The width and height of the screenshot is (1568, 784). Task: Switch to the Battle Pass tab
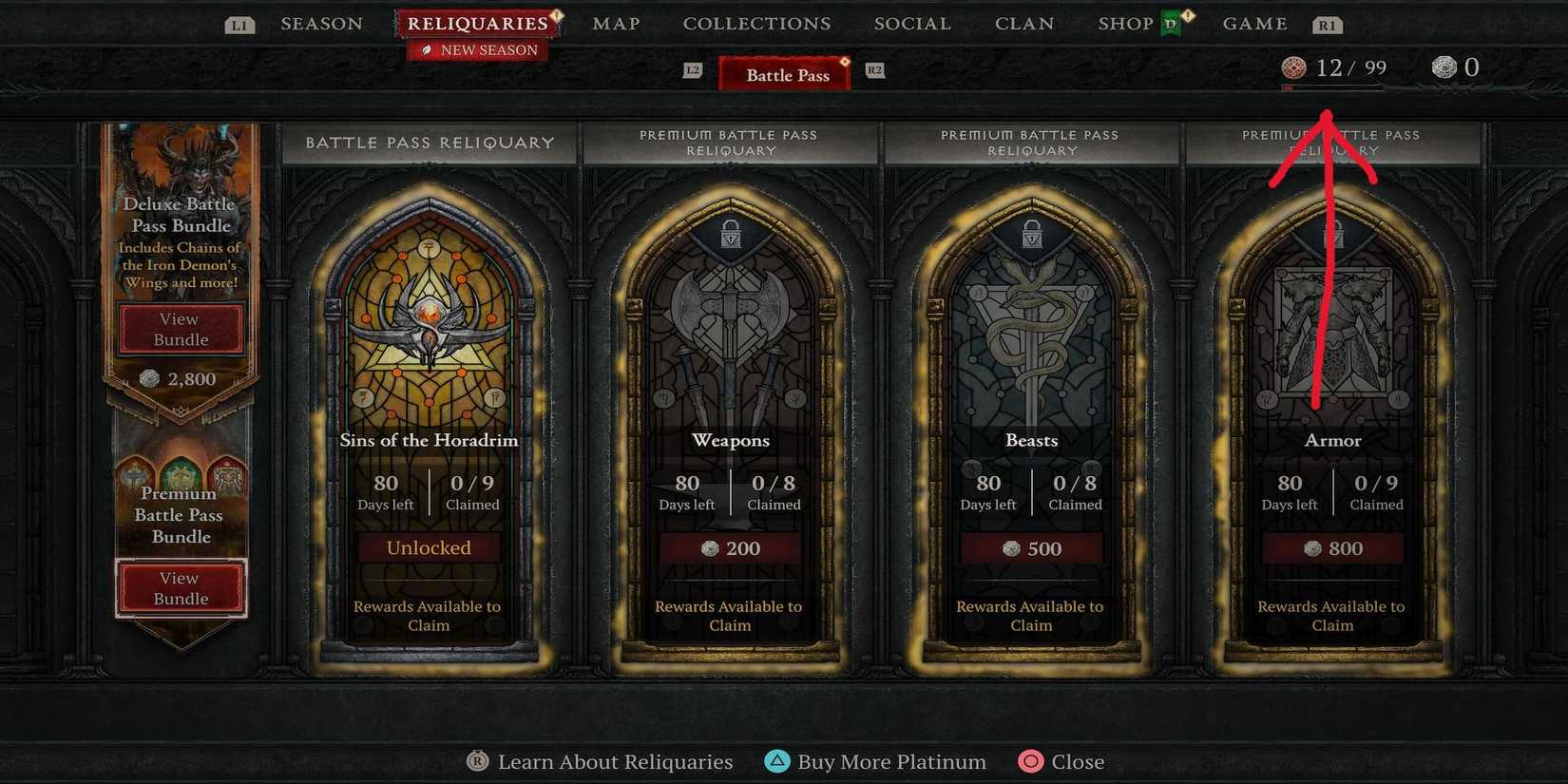784,74
